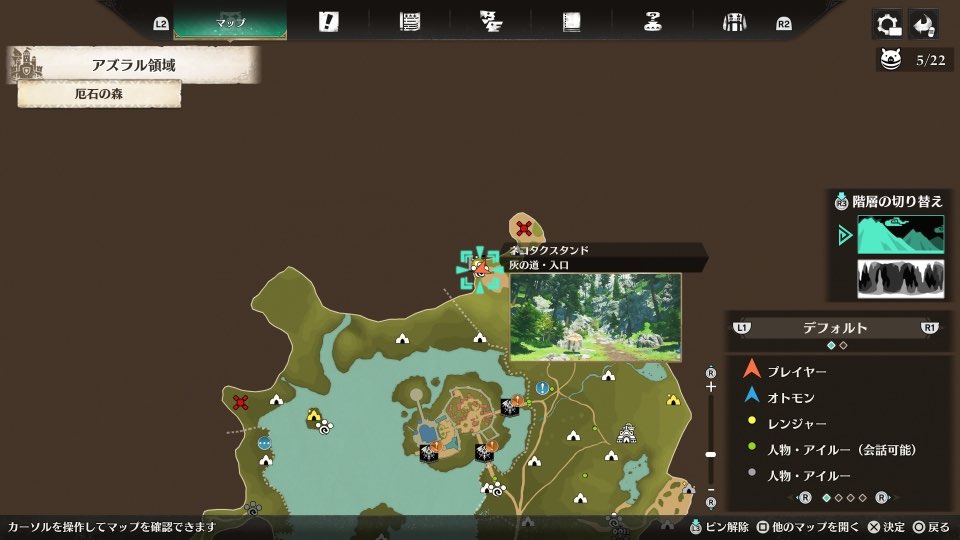Open the 灰の道・入口 location preview image
960x540 pixels.
coord(595,316)
